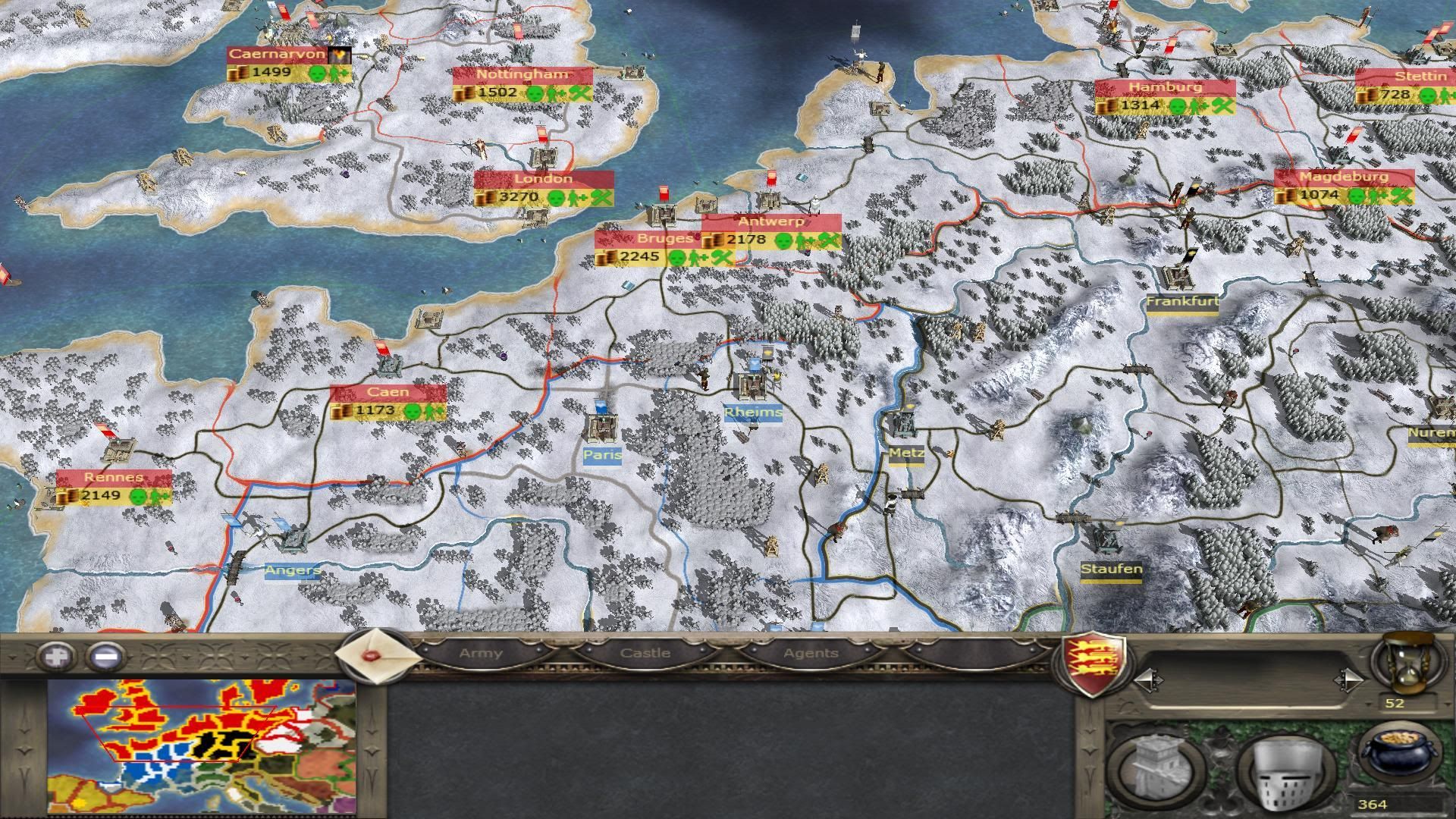1456x819 pixels.
Task: Click the campaign minimap of Europe
Action: click(x=201, y=747)
